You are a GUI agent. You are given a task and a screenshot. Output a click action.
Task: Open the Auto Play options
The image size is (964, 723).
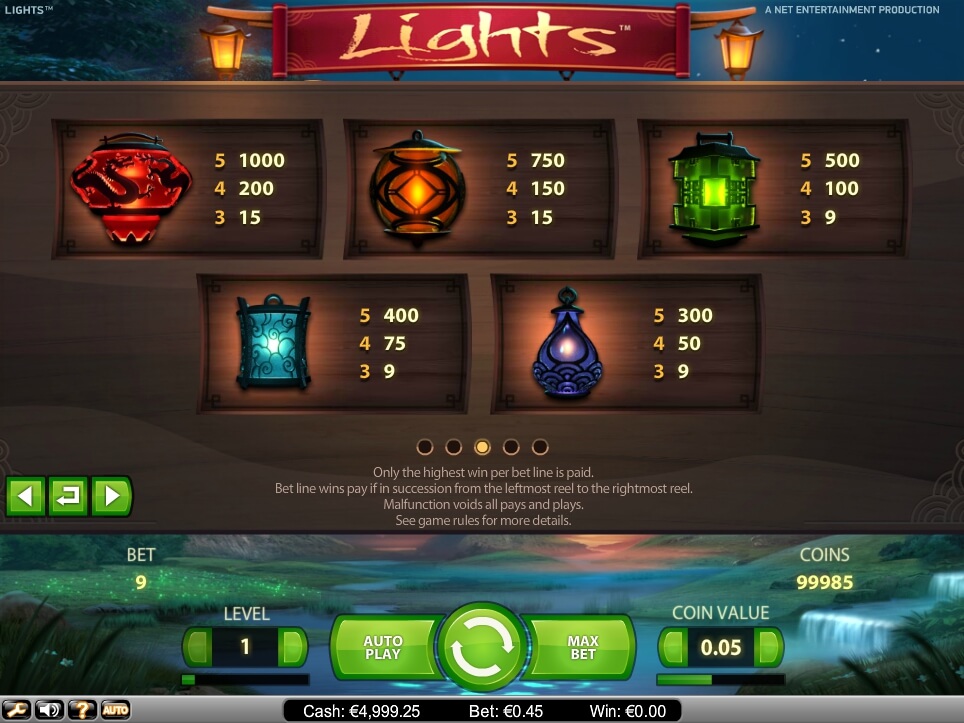tap(382, 647)
